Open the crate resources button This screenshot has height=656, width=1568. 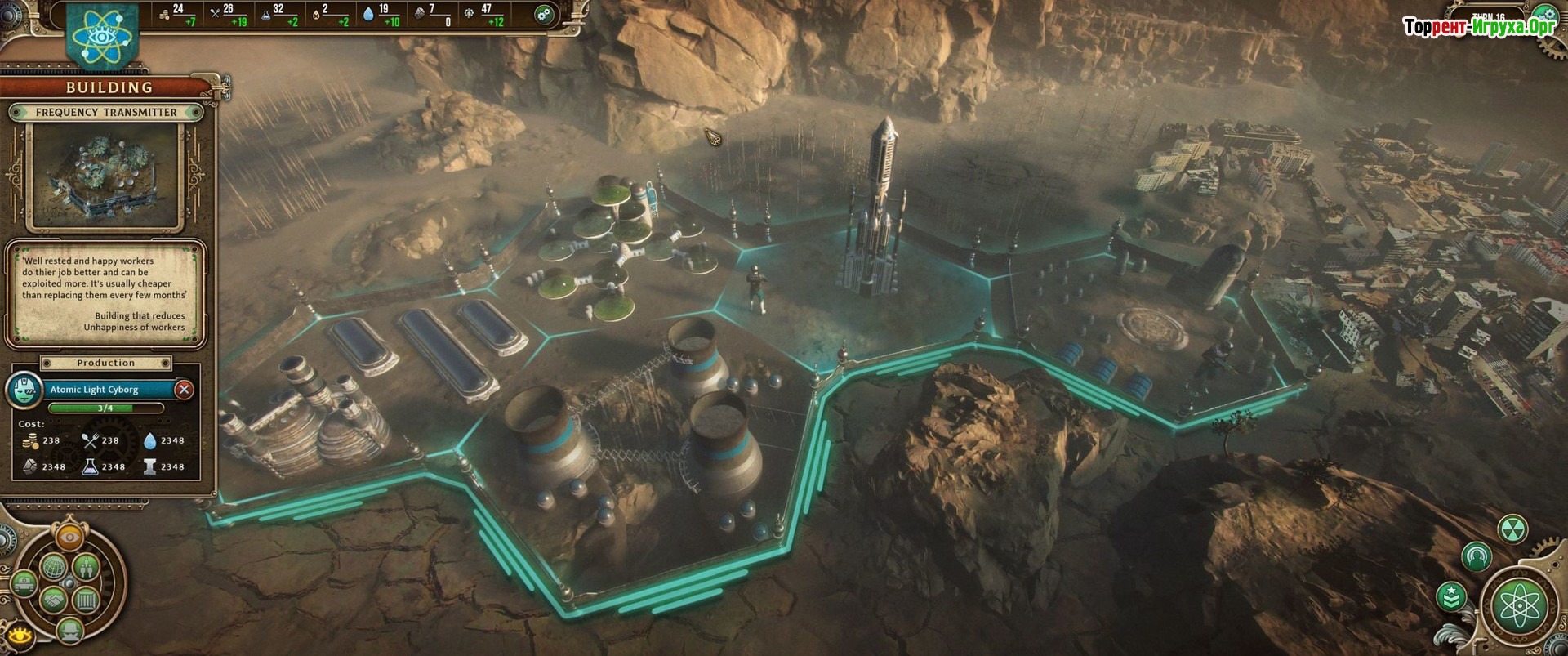pyautogui.click(x=86, y=600)
